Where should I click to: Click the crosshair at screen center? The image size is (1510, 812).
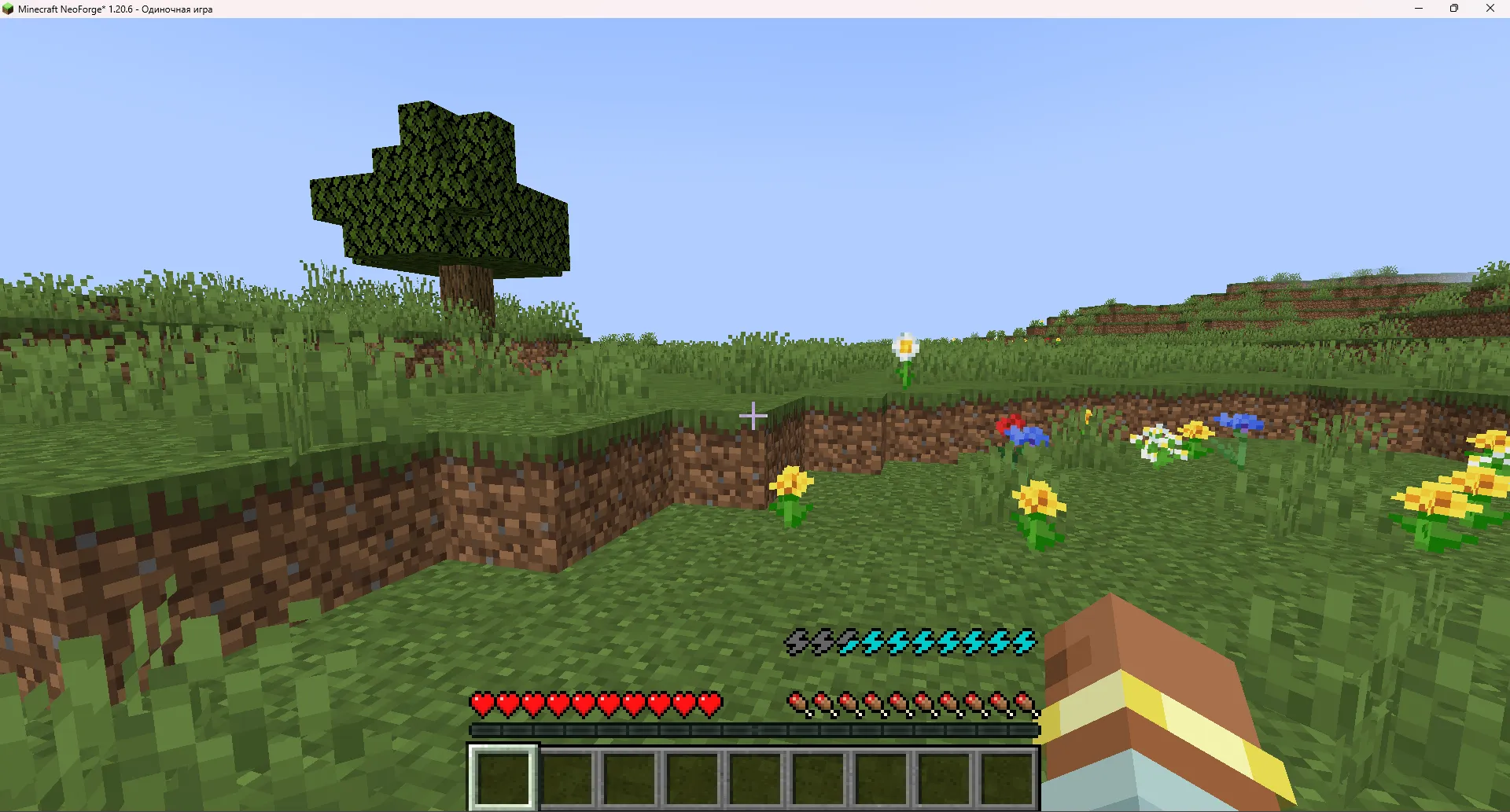coord(753,417)
